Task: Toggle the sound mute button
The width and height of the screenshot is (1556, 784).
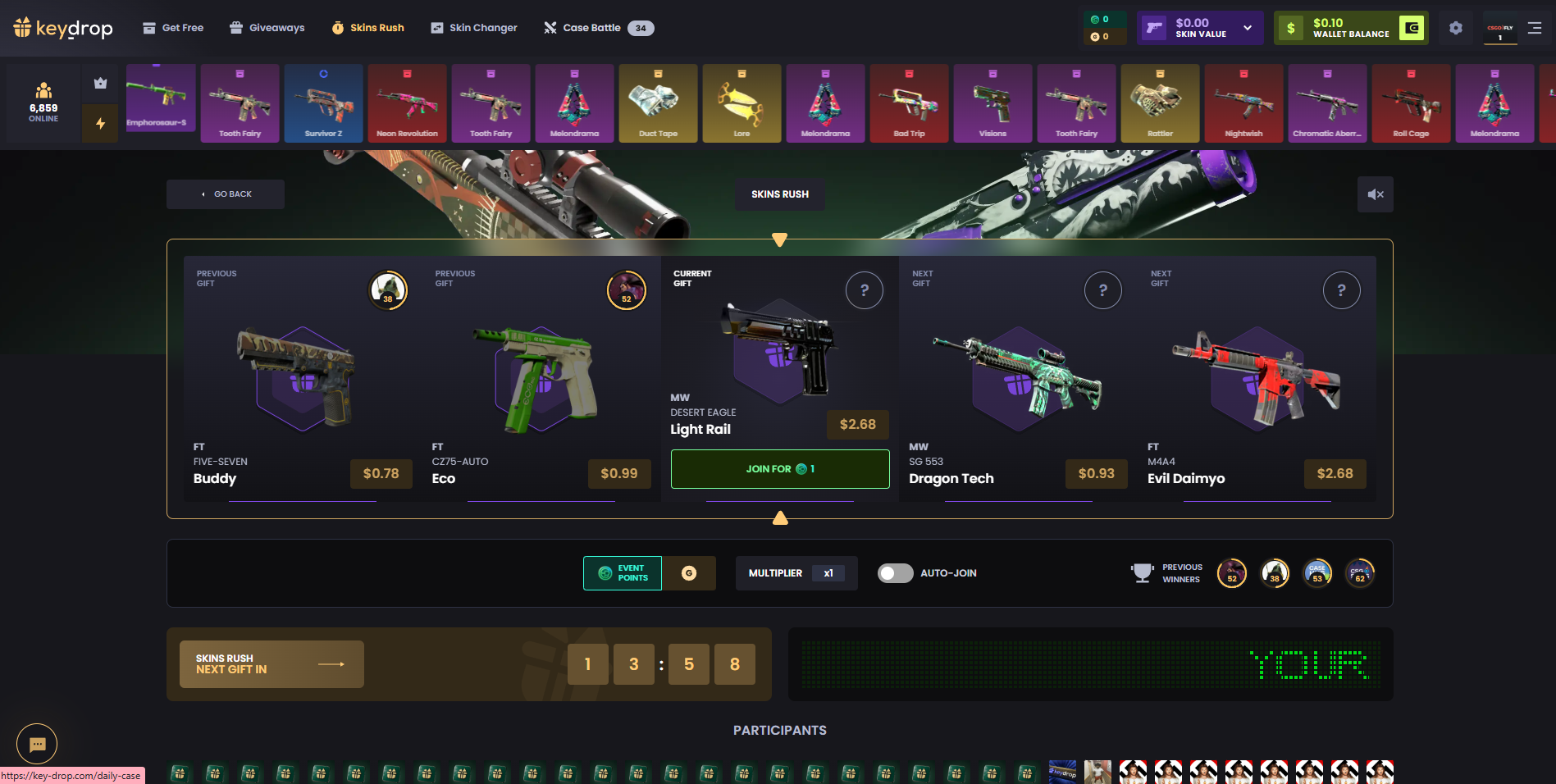Action: pos(1375,194)
